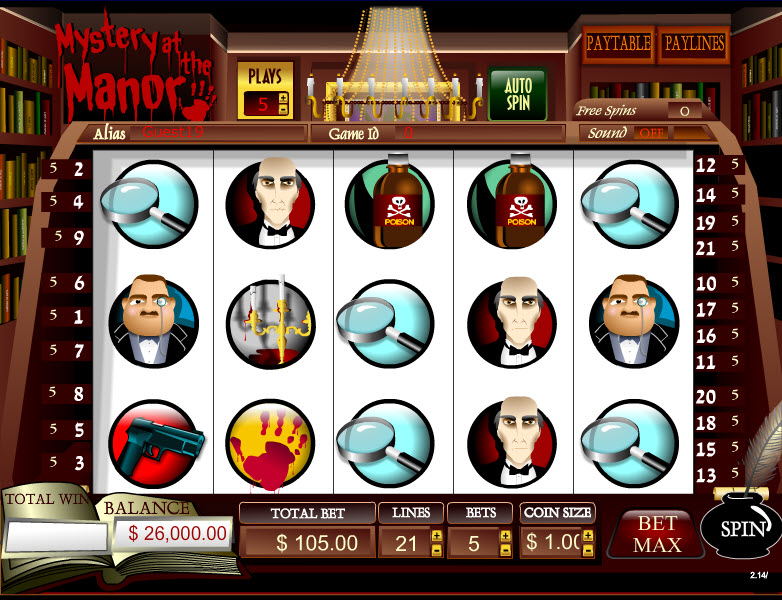
Task: Activate payline marker number 20
Action: [706, 397]
